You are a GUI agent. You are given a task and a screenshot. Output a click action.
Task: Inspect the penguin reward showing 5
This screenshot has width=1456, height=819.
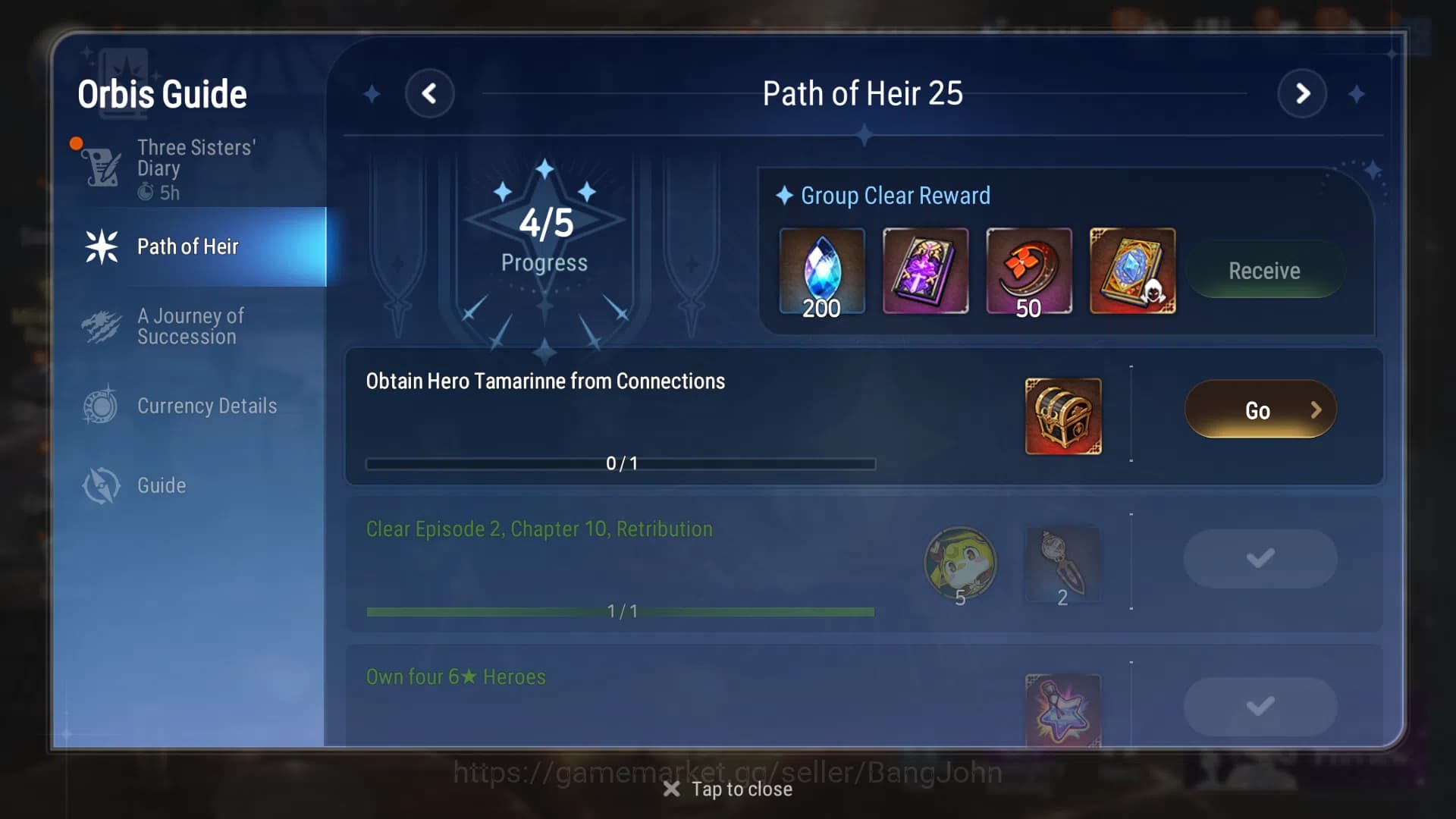pos(960,564)
